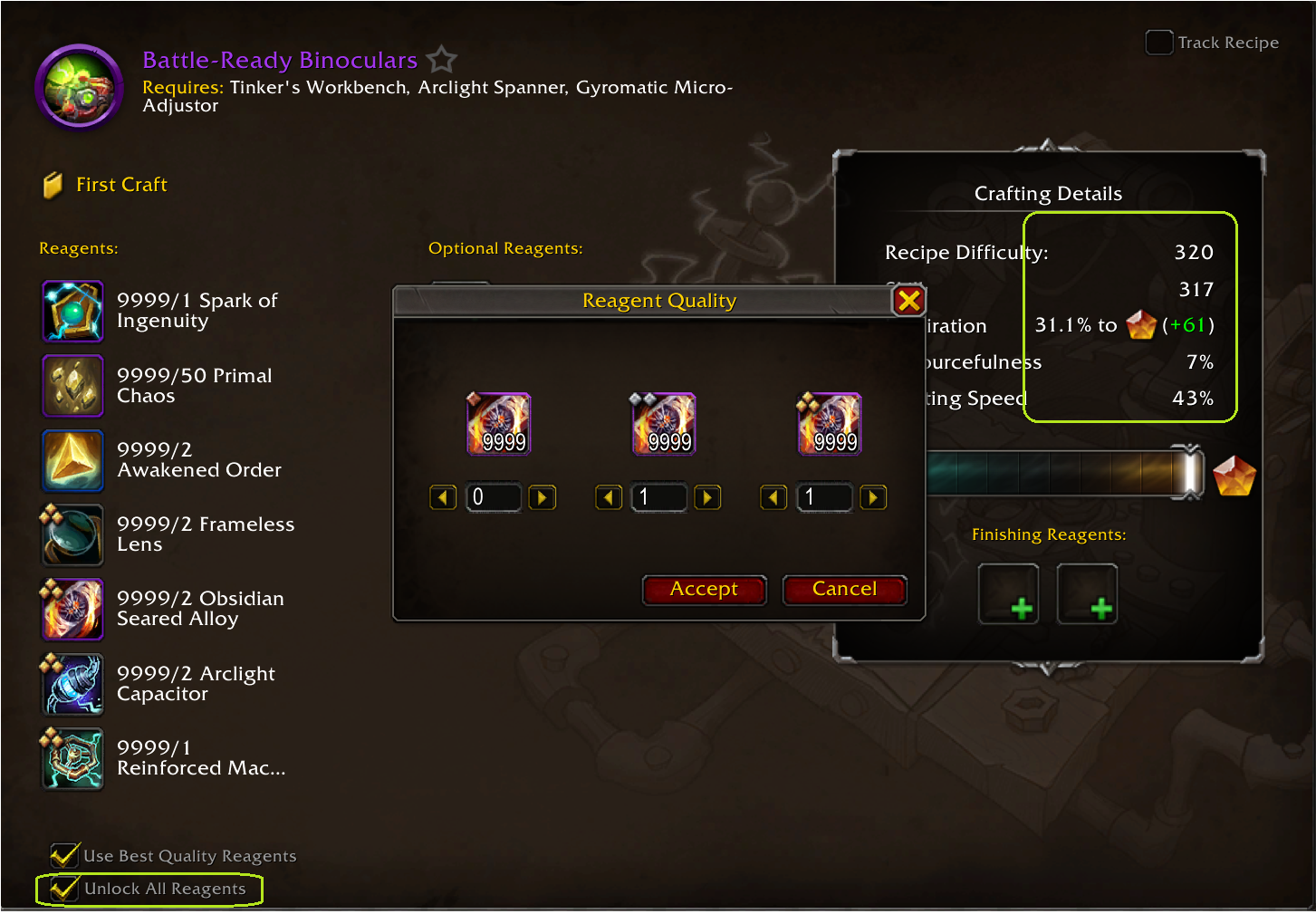Choose the Primal Chaos reagent slot
This screenshot has width=1316, height=914.
[x=72, y=385]
